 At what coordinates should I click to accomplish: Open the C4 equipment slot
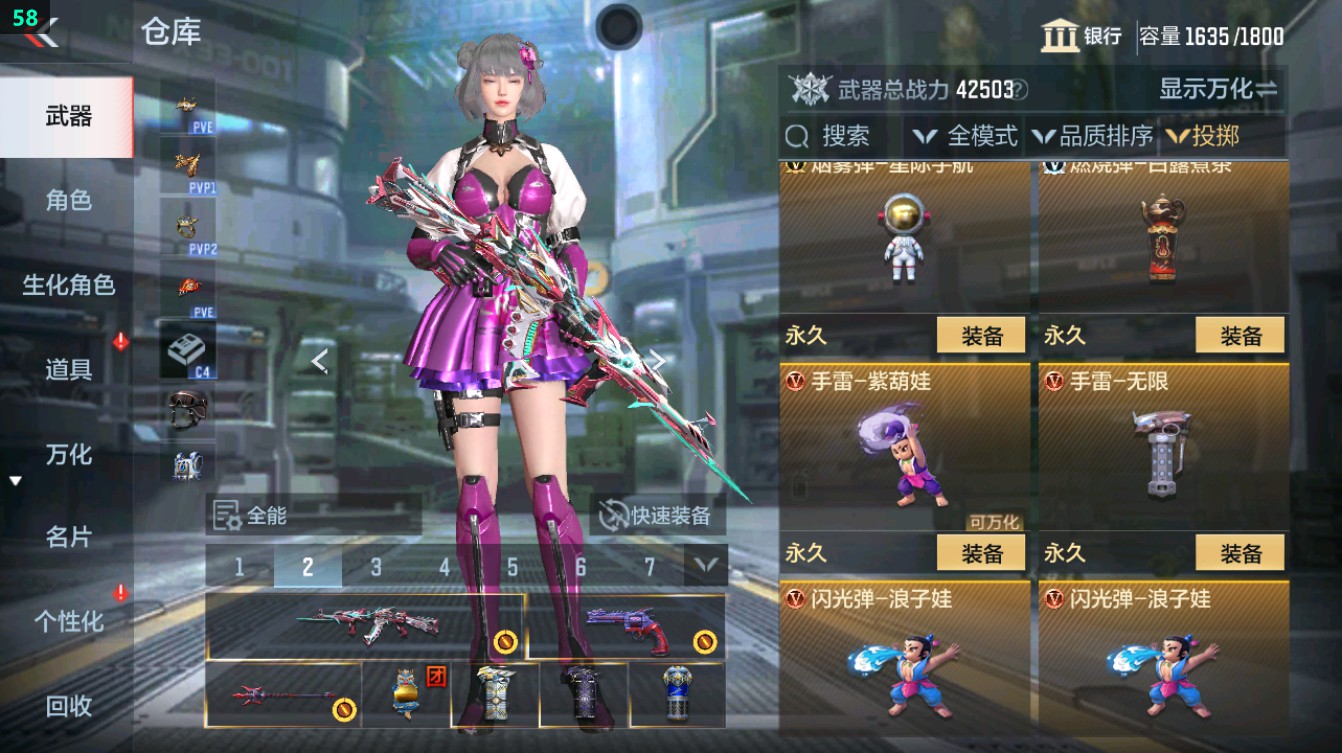190,350
